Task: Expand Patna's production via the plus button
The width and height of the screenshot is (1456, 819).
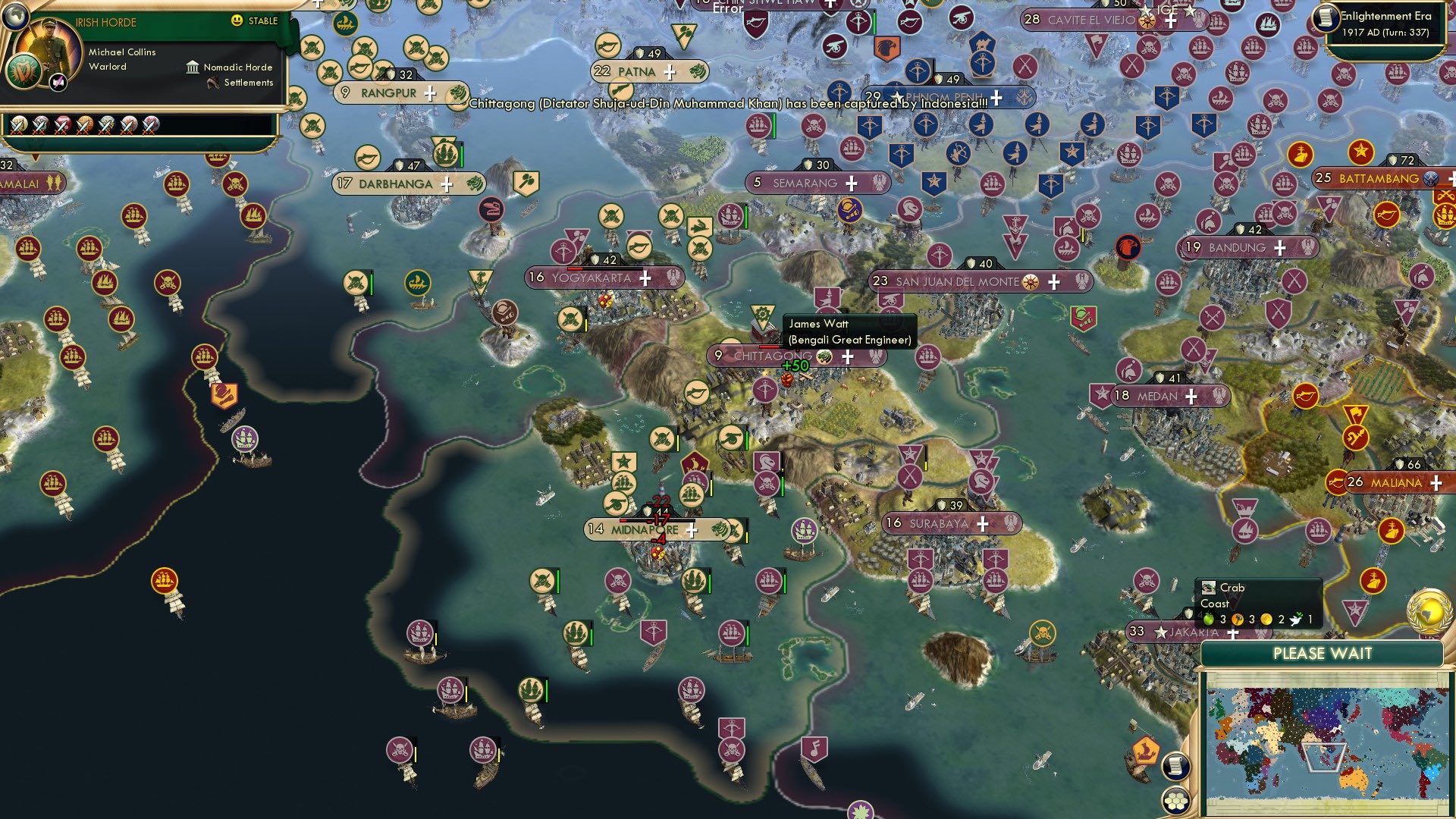Action: pos(668,71)
